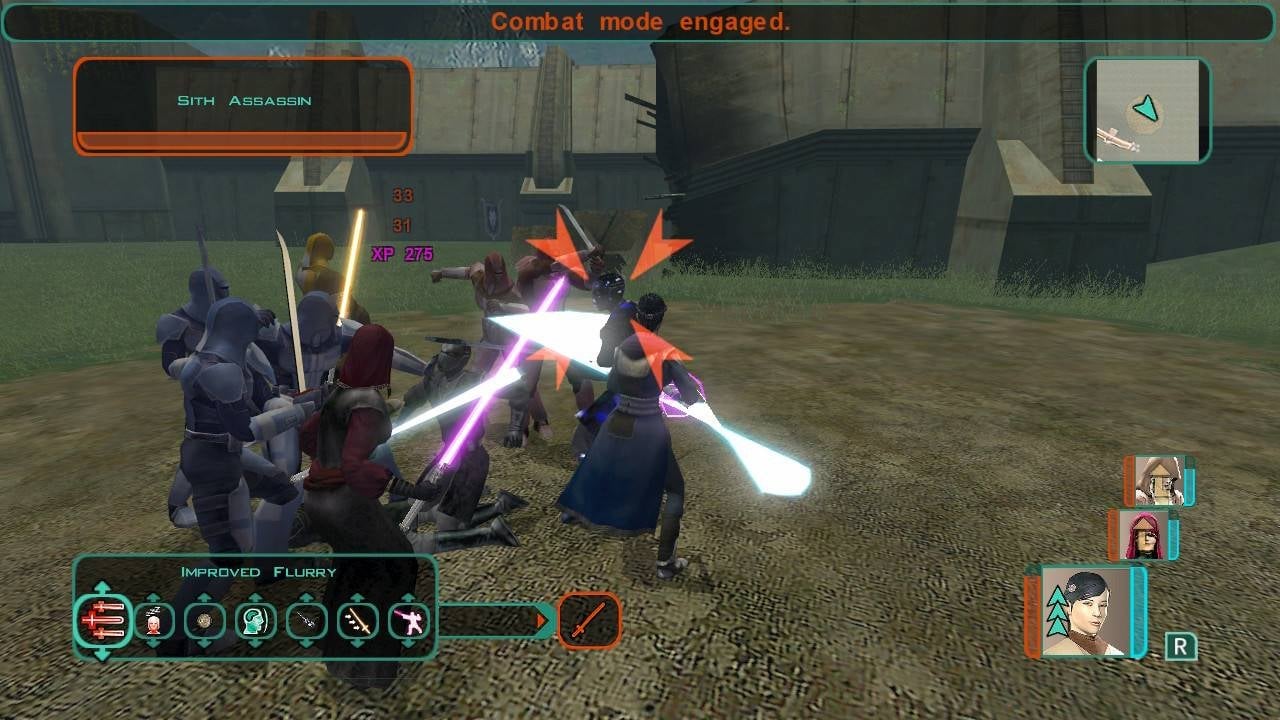Choose the yellow Power Attack sword icon
Image resolution: width=1280 pixels, height=720 pixels.
[x=358, y=620]
